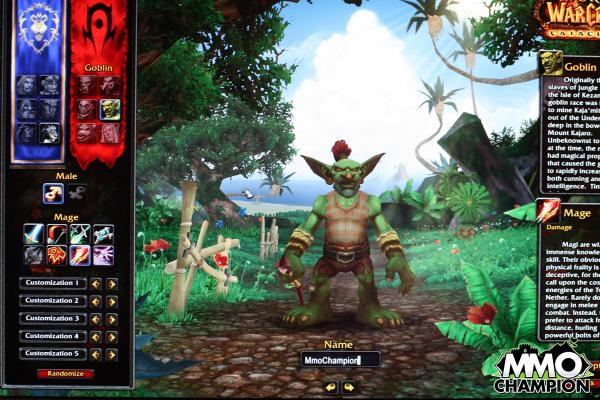Select the next Customization 5 option
600x400 pixels.
[x=111, y=353]
